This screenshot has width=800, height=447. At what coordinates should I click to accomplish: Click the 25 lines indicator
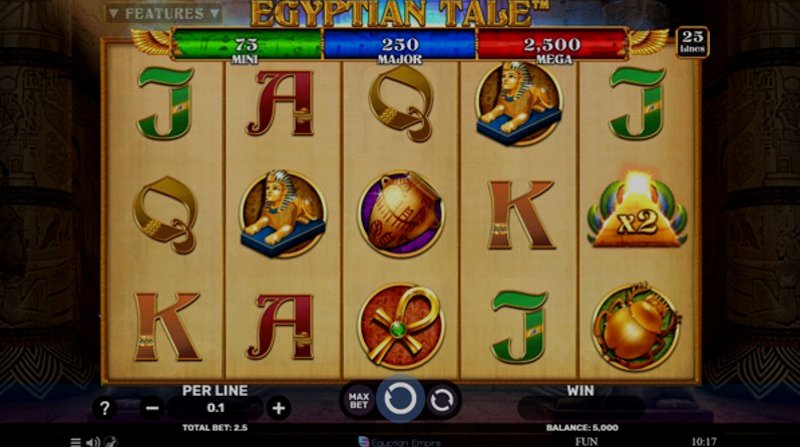point(691,42)
